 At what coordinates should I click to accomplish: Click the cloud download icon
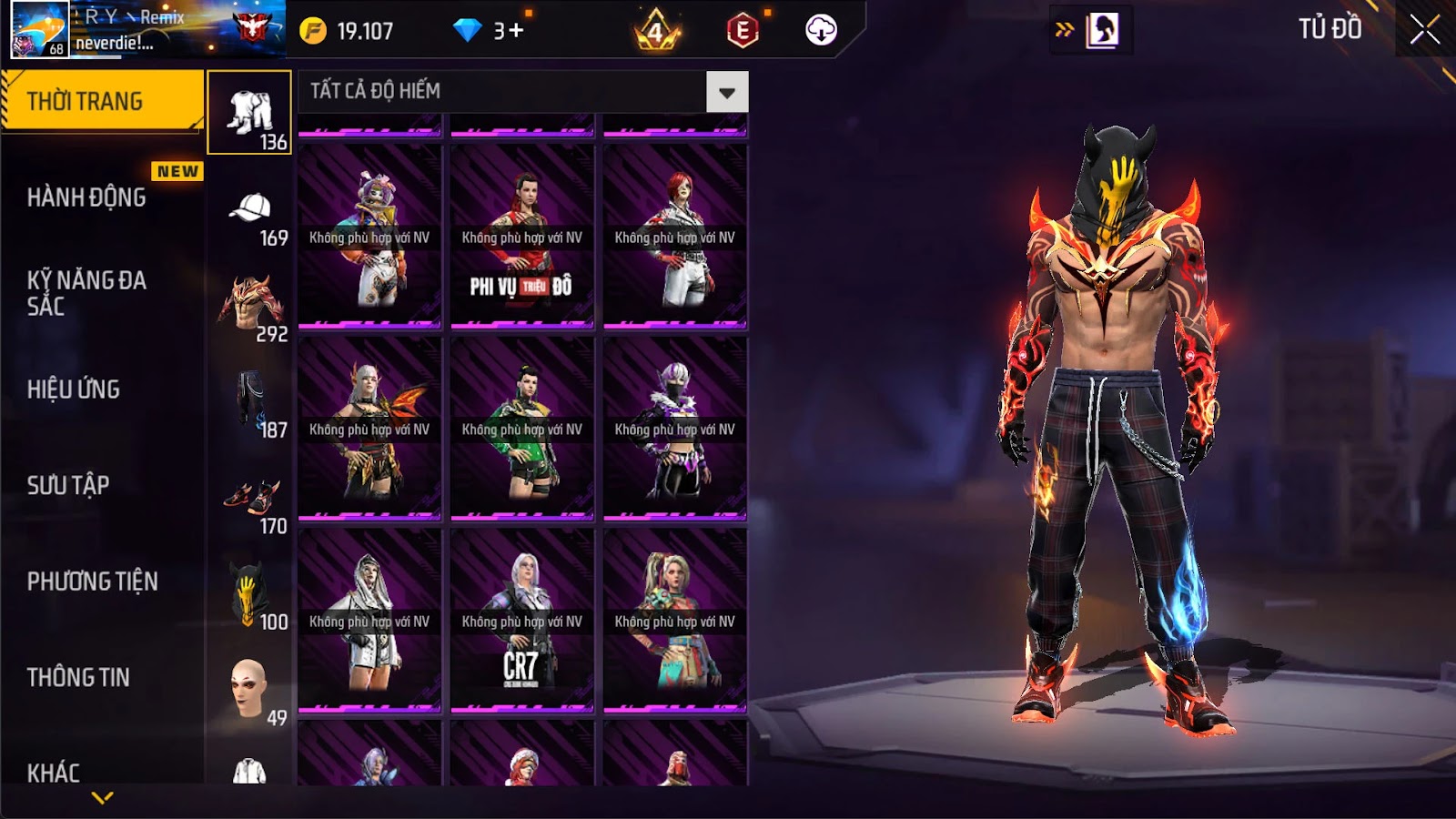coord(821,30)
